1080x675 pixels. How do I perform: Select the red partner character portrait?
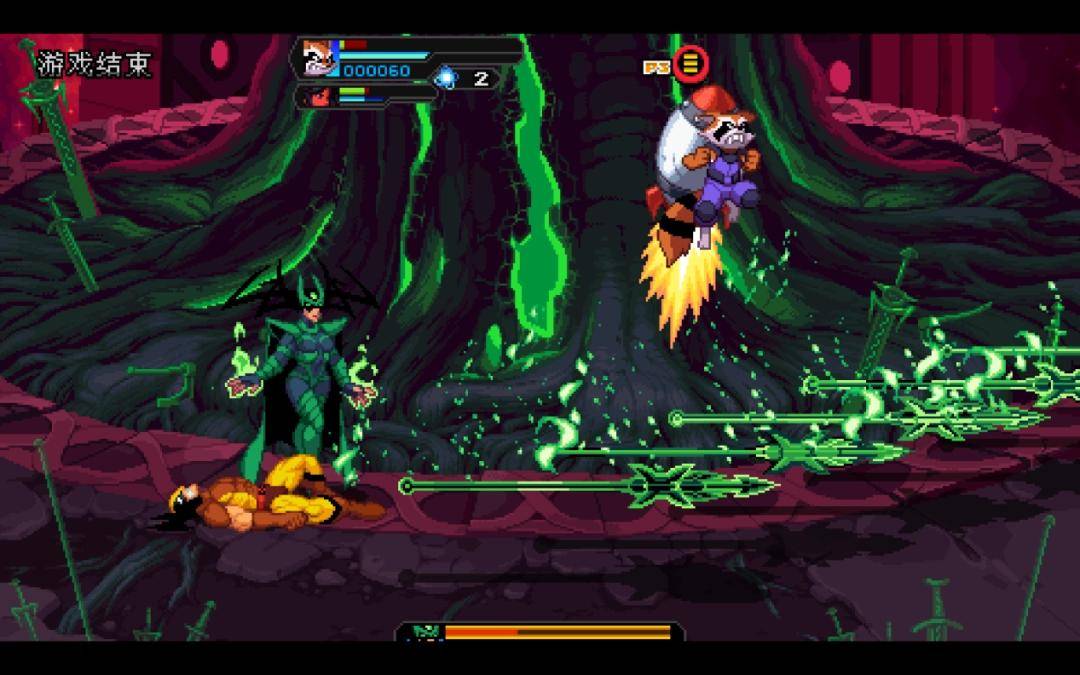pyautogui.click(x=320, y=97)
